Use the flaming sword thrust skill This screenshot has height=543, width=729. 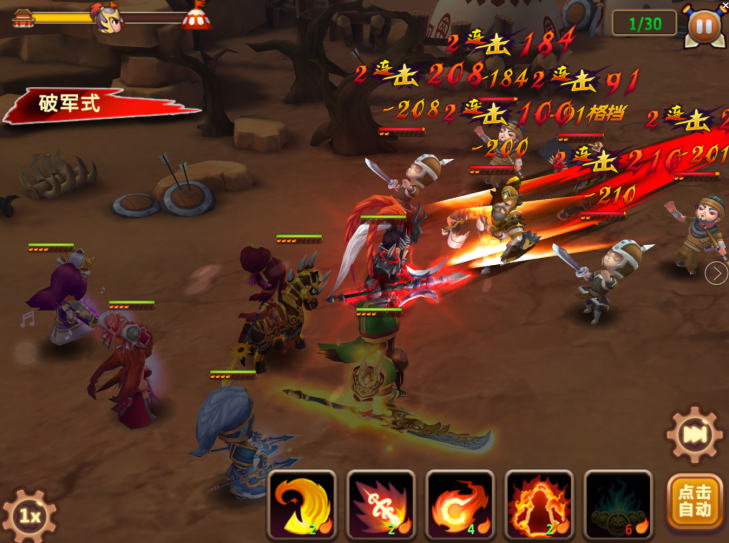(x=380, y=504)
